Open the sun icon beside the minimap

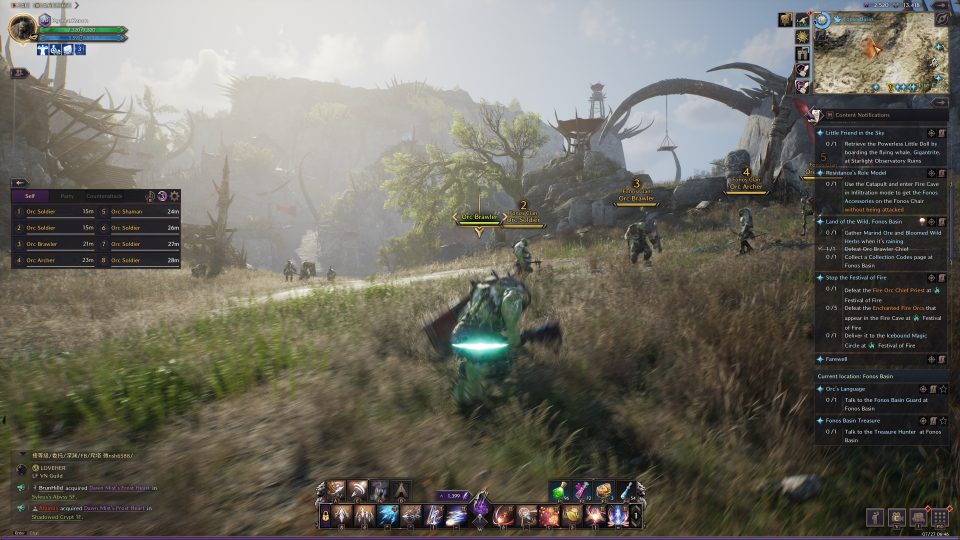coord(802,37)
